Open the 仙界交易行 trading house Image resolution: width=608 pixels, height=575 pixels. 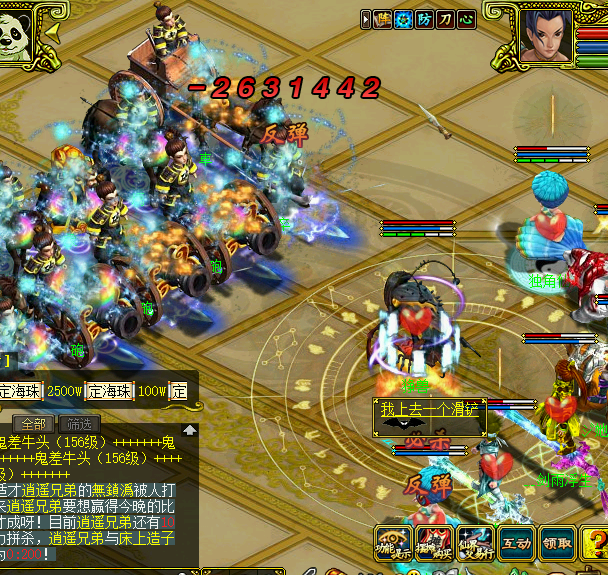tap(475, 543)
